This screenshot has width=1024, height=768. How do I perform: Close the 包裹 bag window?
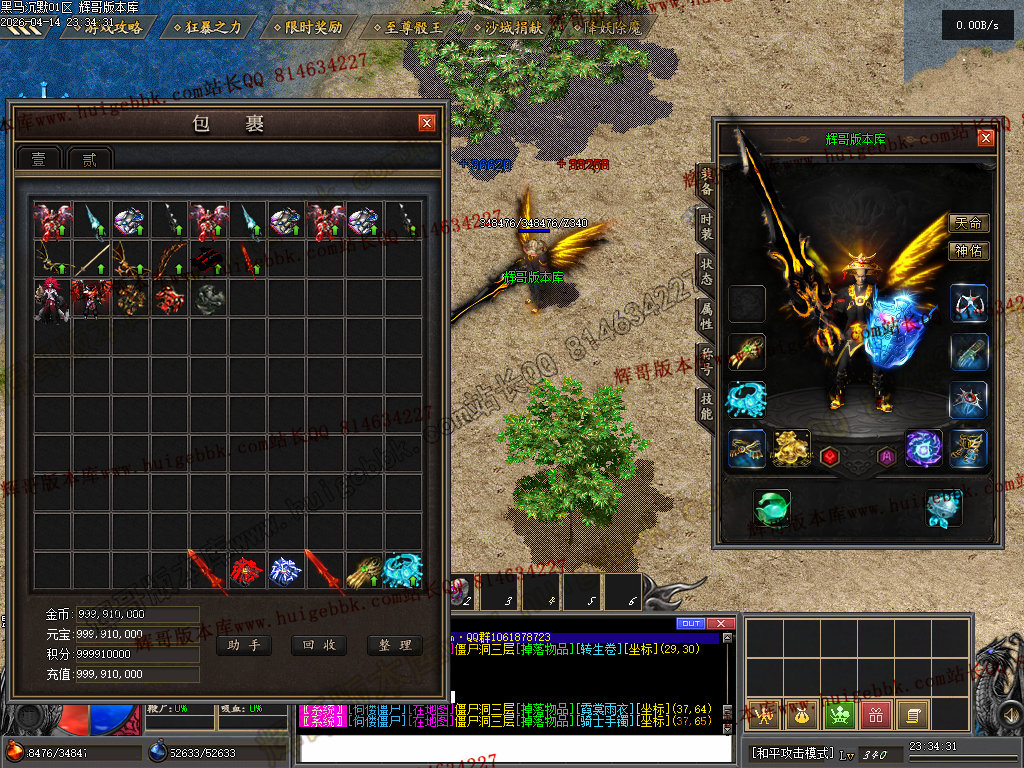(x=427, y=123)
